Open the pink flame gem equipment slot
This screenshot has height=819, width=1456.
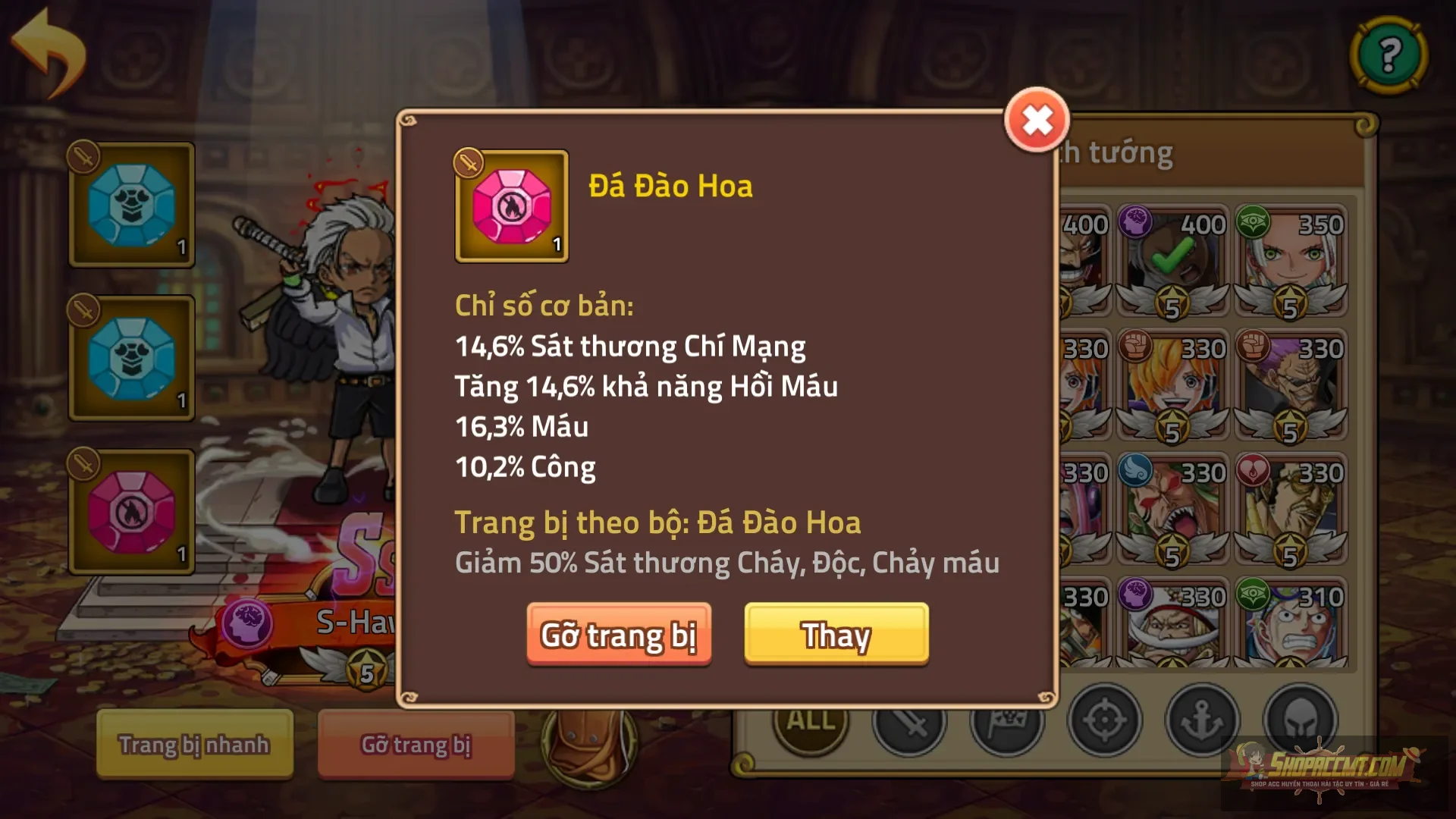point(130,512)
